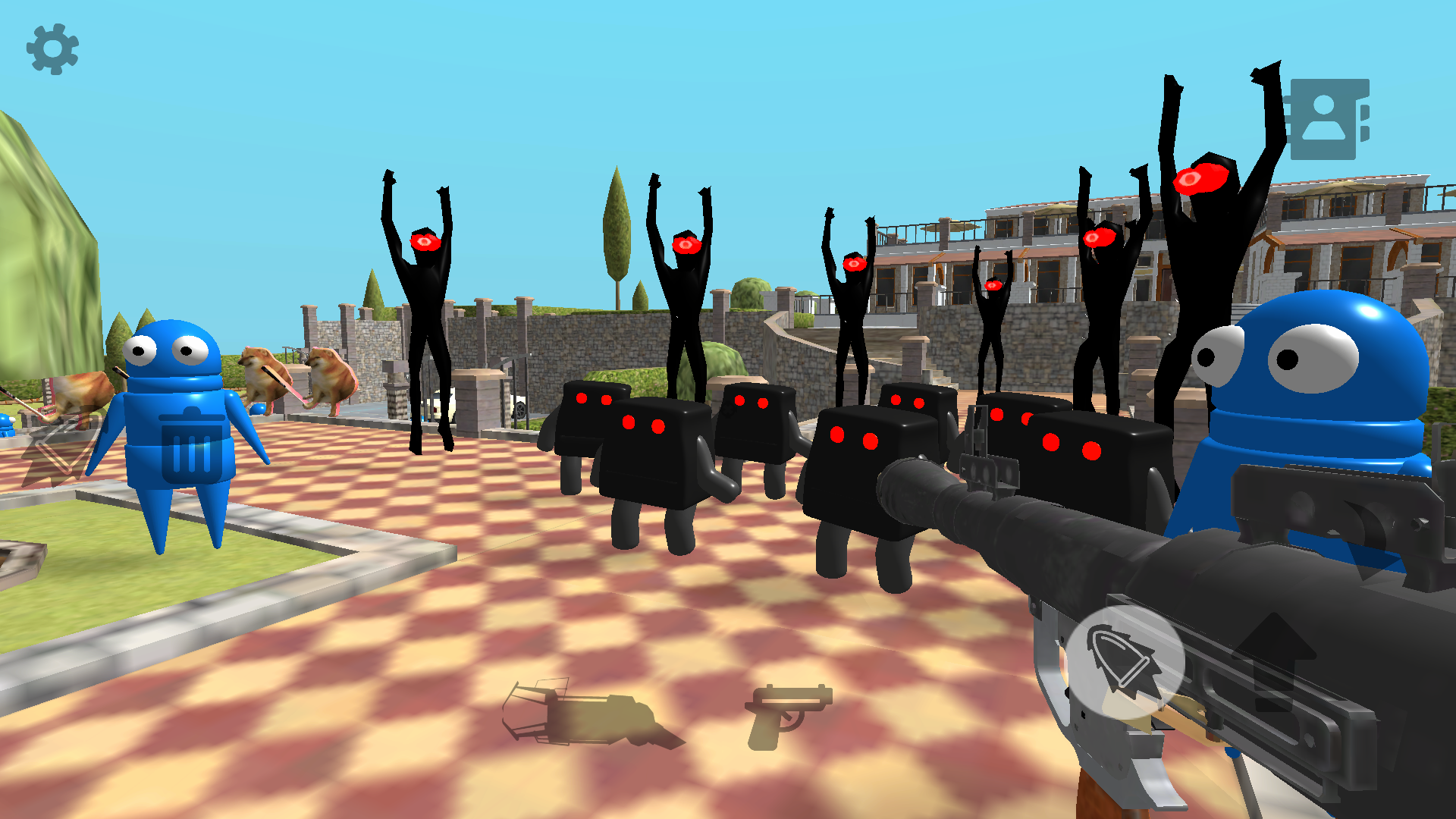Tap the tall cypress tree

pyautogui.click(x=616, y=227)
